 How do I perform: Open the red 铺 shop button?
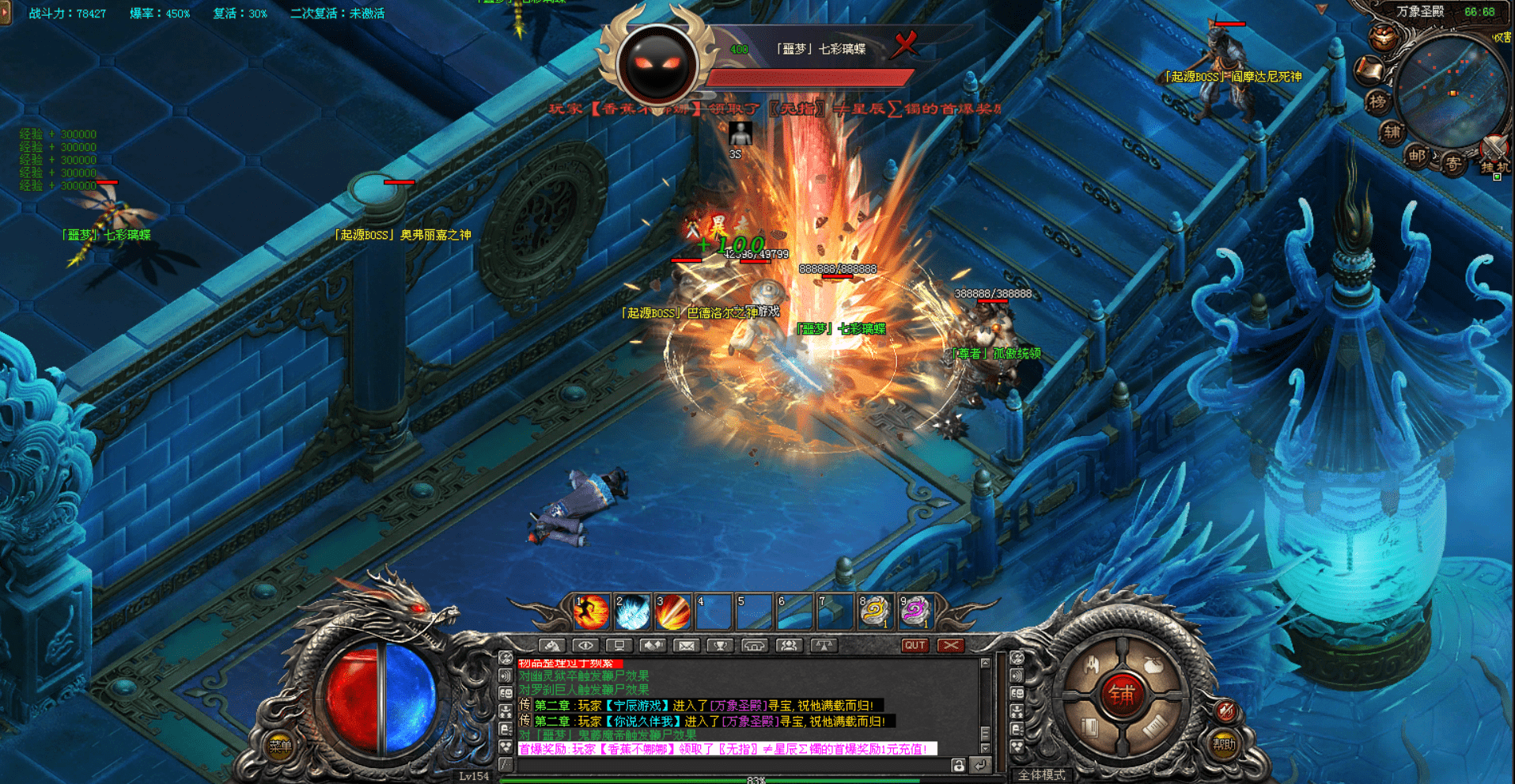coord(1122,695)
